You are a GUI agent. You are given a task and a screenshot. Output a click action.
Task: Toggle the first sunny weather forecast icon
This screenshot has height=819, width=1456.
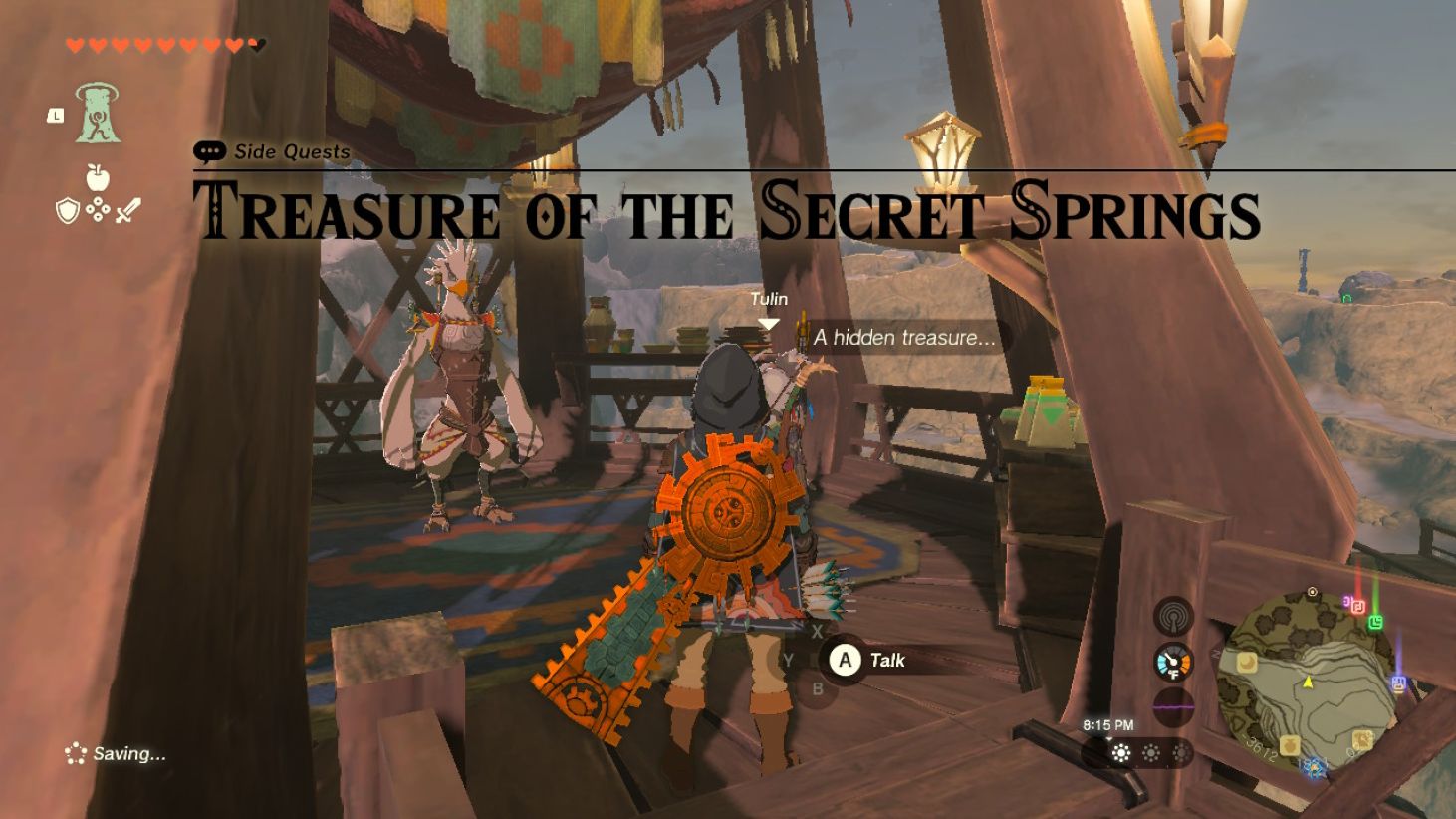tap(1119, 753)
